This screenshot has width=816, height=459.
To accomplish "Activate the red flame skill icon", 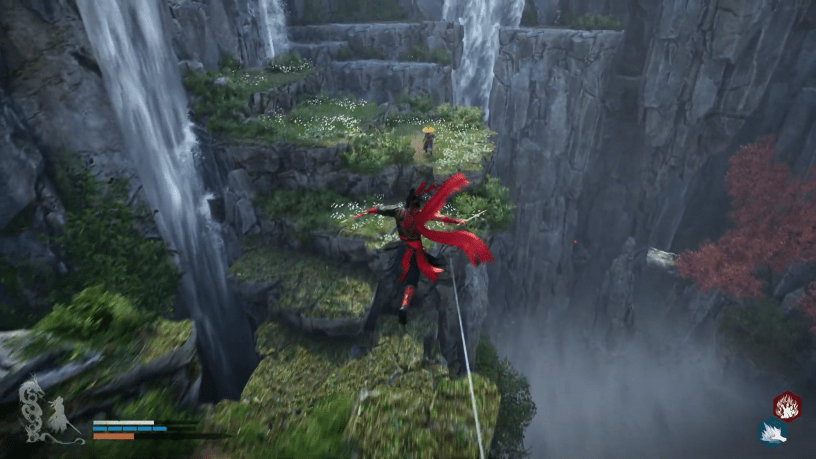I will click(x=786, y=405).
